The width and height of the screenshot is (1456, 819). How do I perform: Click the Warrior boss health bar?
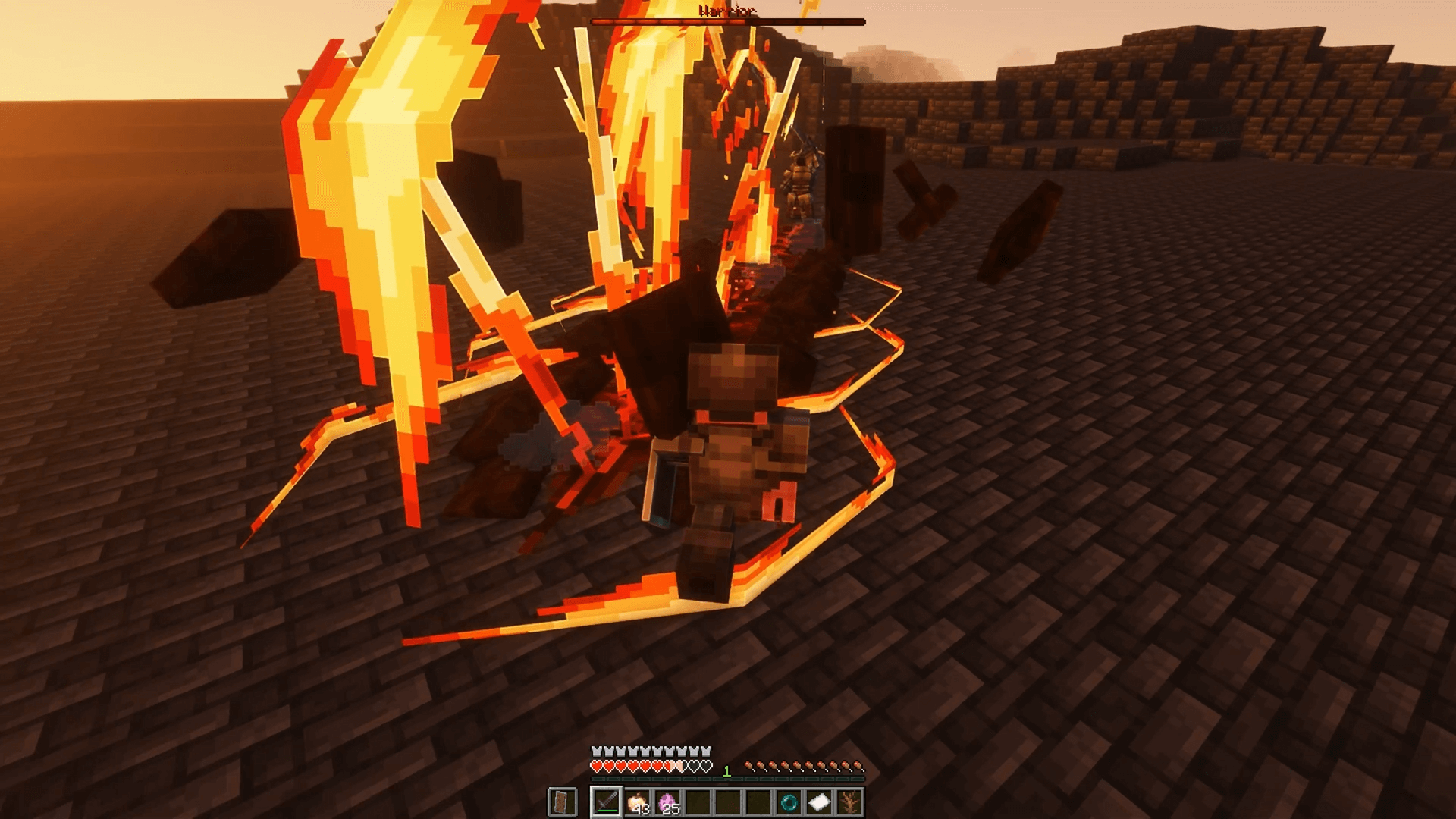[x=726, y=21]
